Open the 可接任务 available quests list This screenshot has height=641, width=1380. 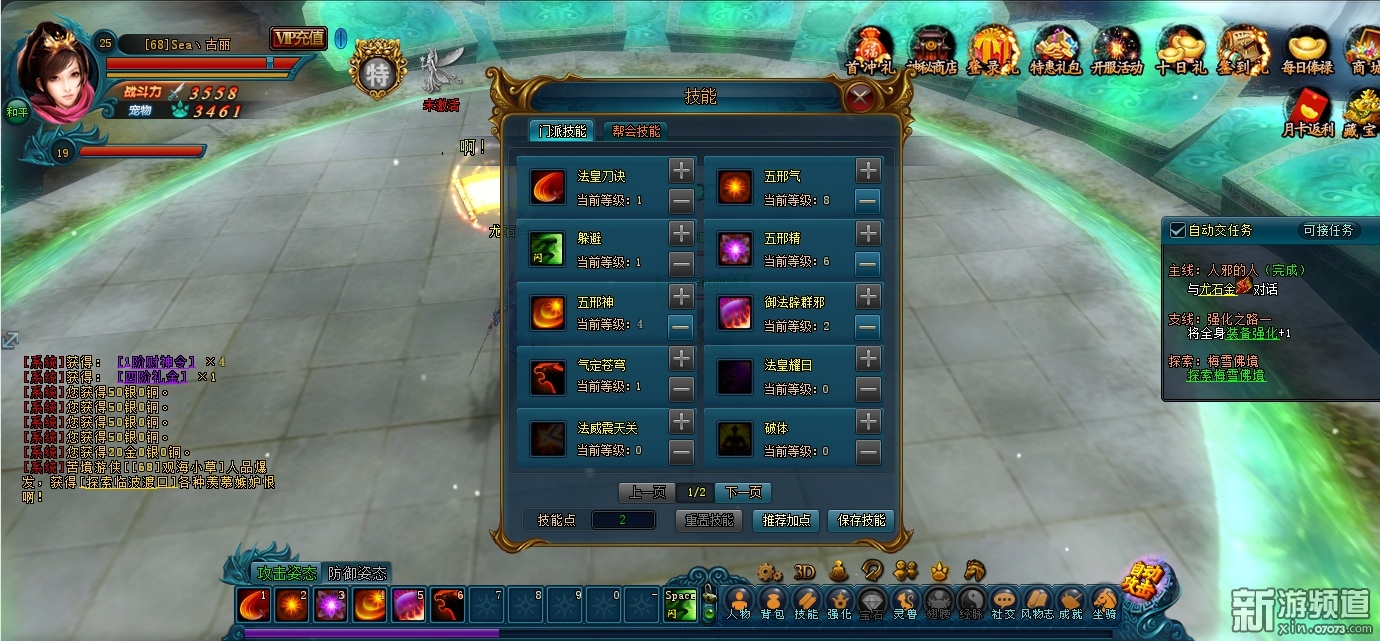[1328, 230]
